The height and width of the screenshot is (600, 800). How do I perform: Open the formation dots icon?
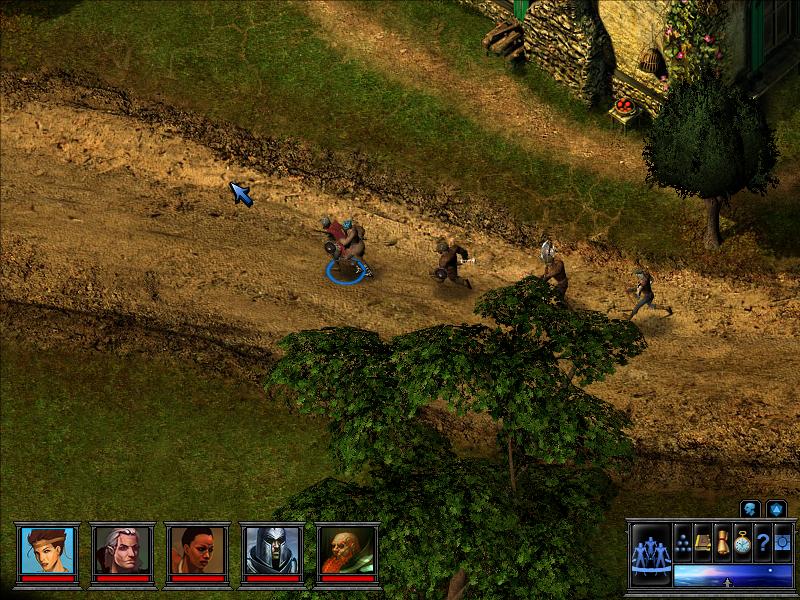(x=684, y=541)
